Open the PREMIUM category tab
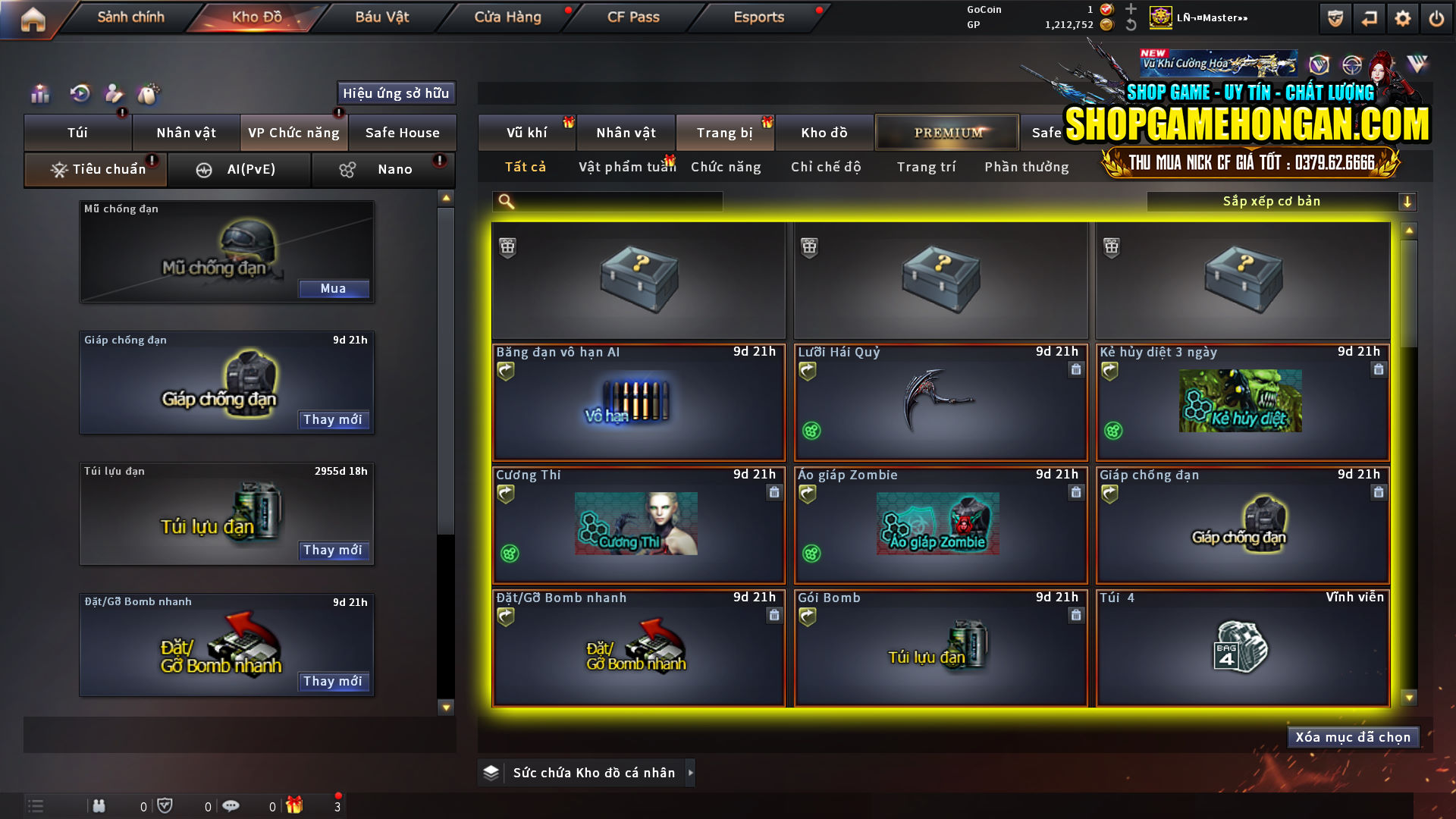 (x=946, y=132)
